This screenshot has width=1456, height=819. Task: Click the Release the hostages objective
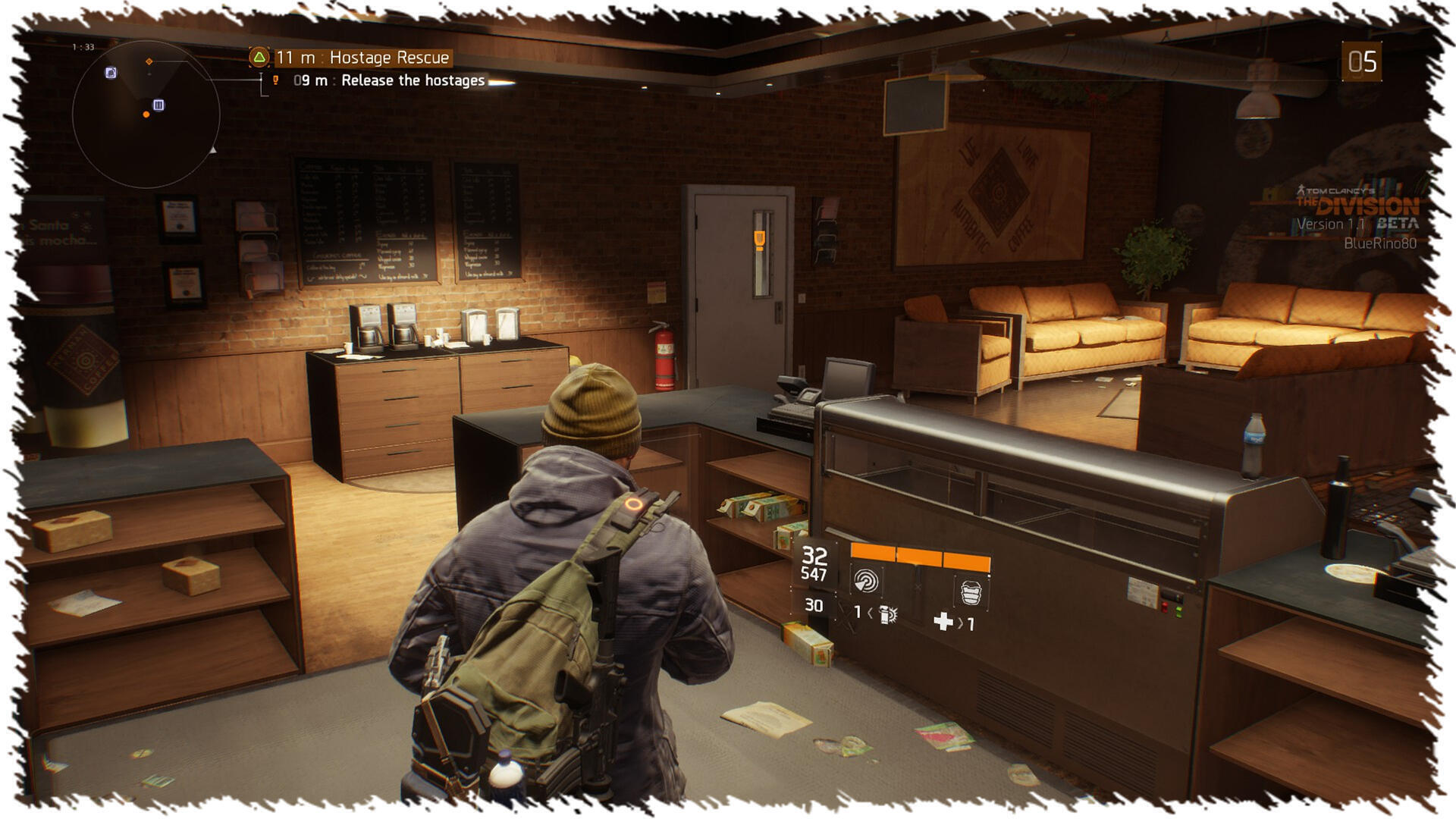click(413, 80)
